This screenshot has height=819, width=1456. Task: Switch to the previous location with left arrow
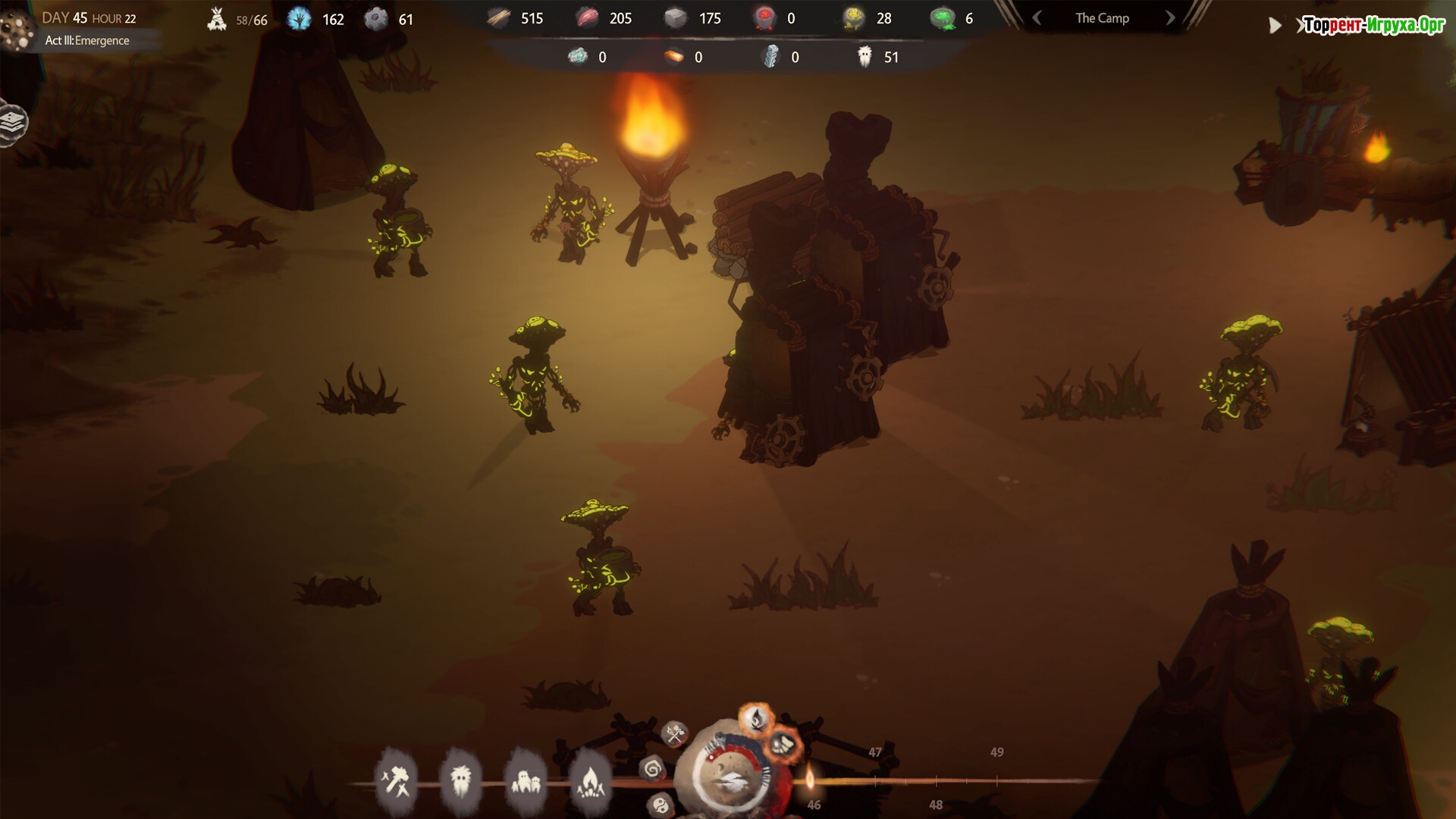[x=1037, y=18]
